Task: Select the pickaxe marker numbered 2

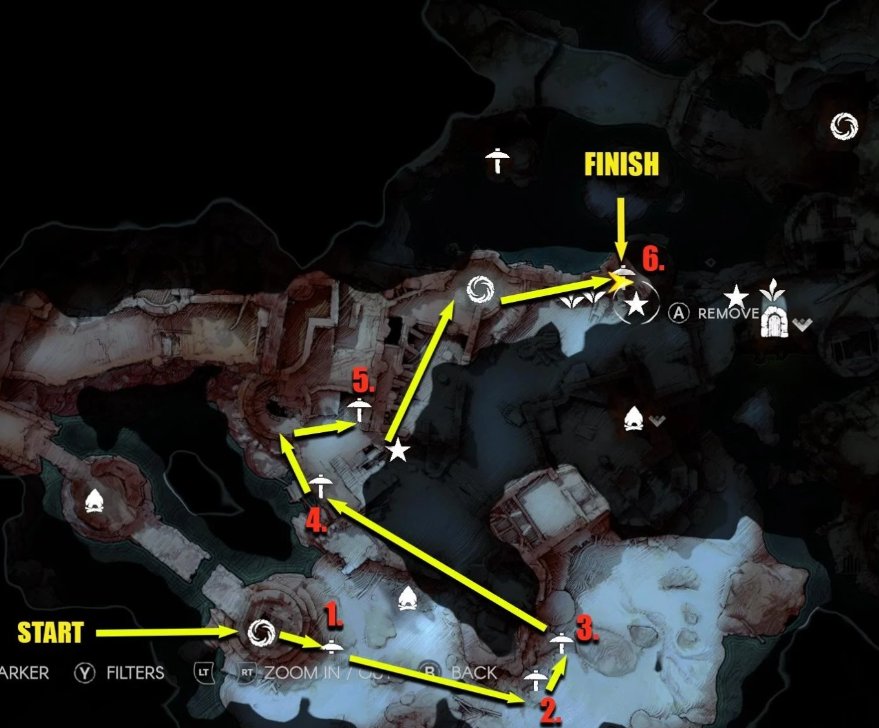Action: (536, 680)
